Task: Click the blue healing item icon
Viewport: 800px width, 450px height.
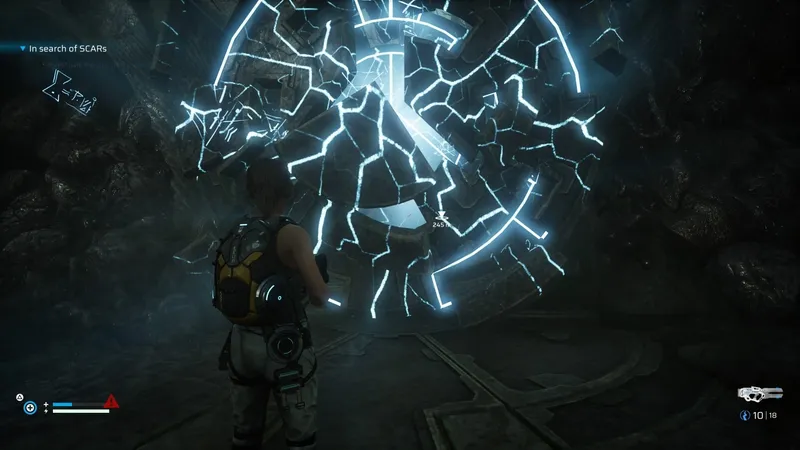Action: point(30,407)
